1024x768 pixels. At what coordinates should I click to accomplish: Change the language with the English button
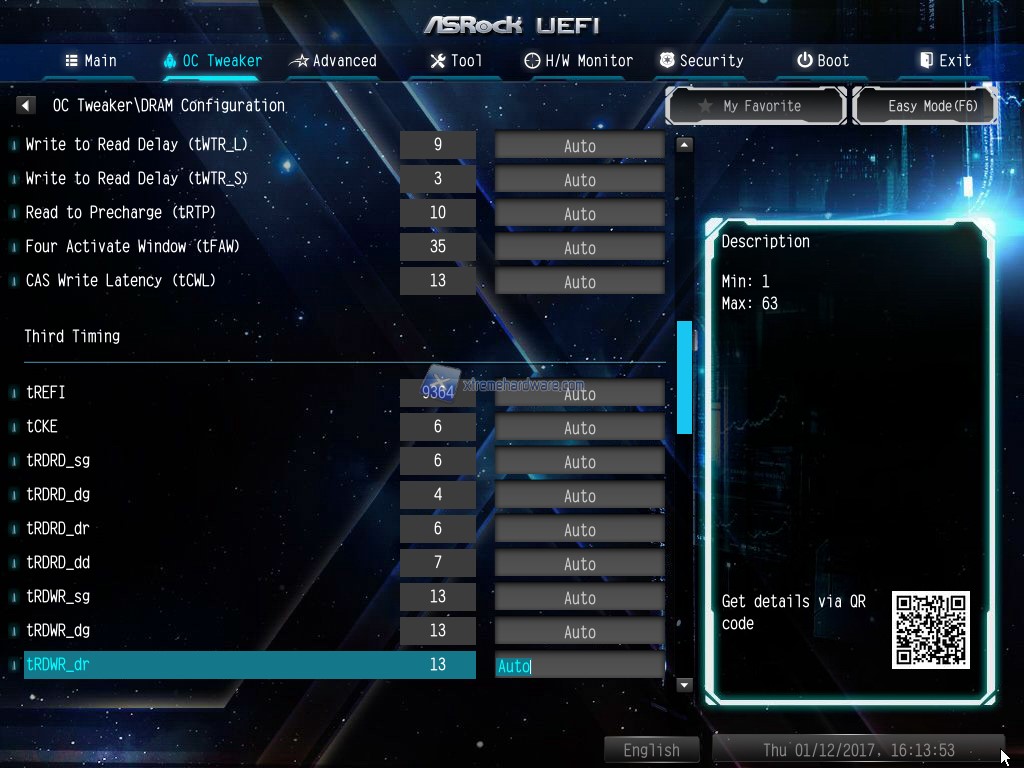651,750
